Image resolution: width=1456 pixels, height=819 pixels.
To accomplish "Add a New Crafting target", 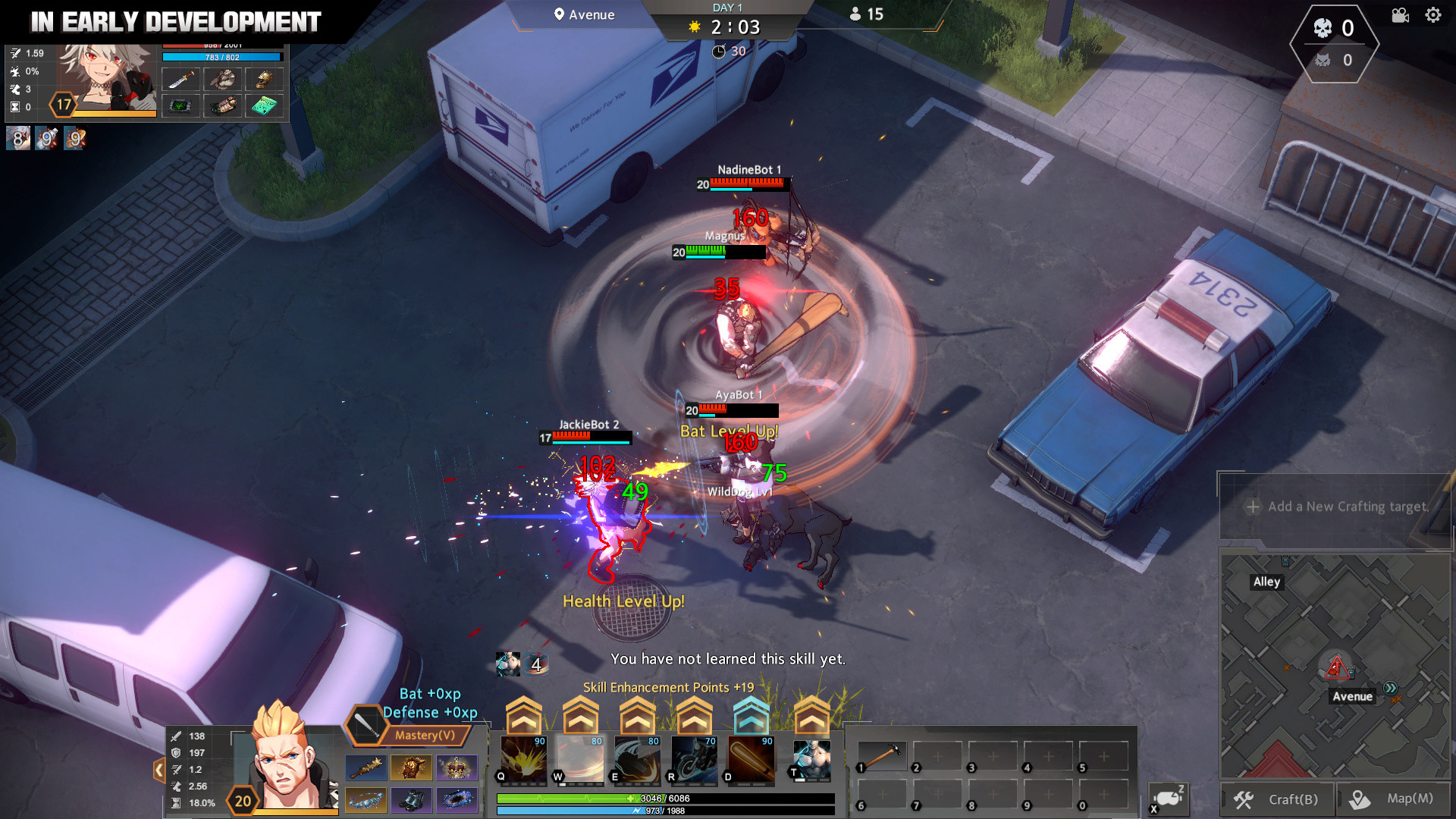I will point(1337,507).
